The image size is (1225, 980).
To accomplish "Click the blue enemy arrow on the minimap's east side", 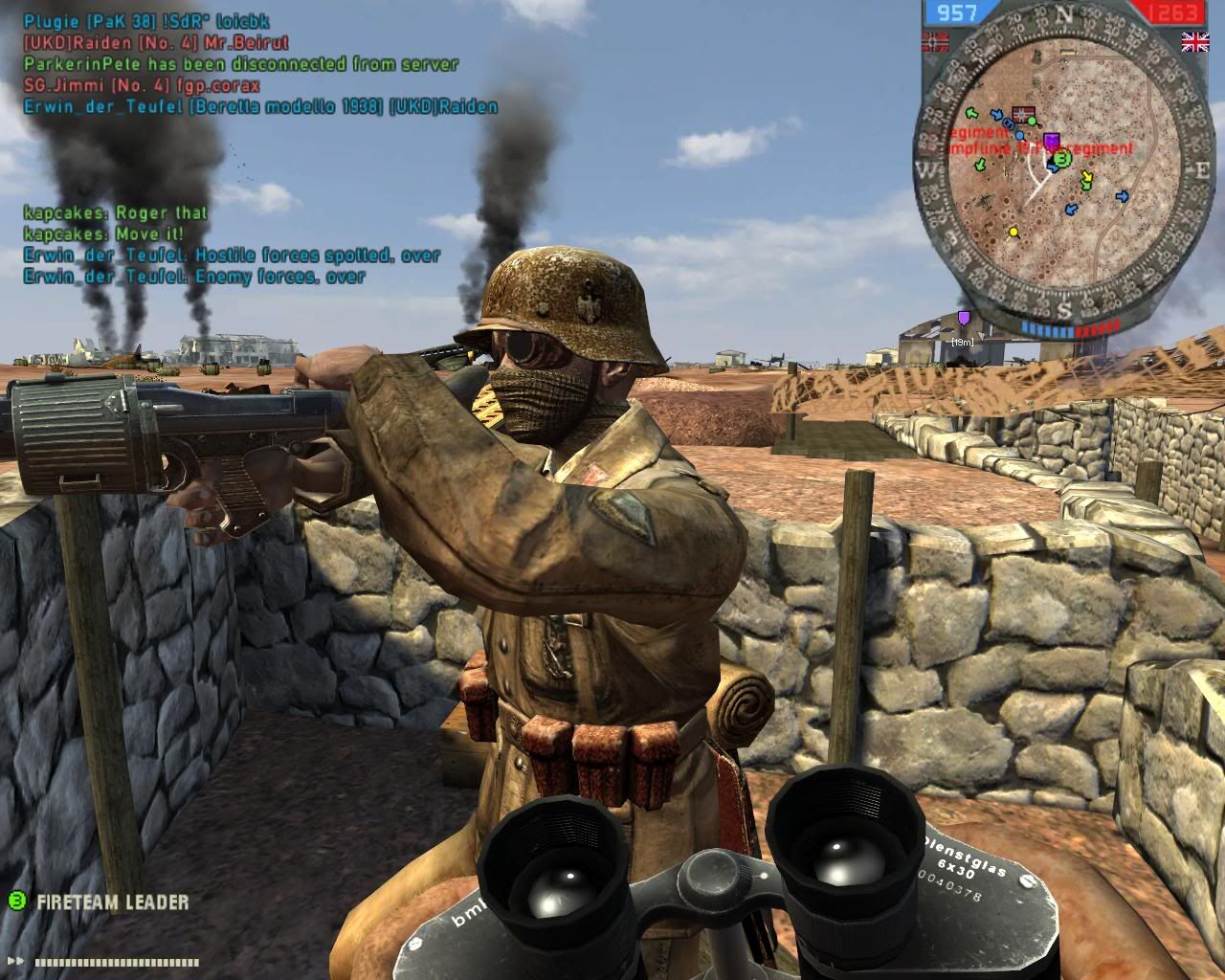I will pos(1123,195).
